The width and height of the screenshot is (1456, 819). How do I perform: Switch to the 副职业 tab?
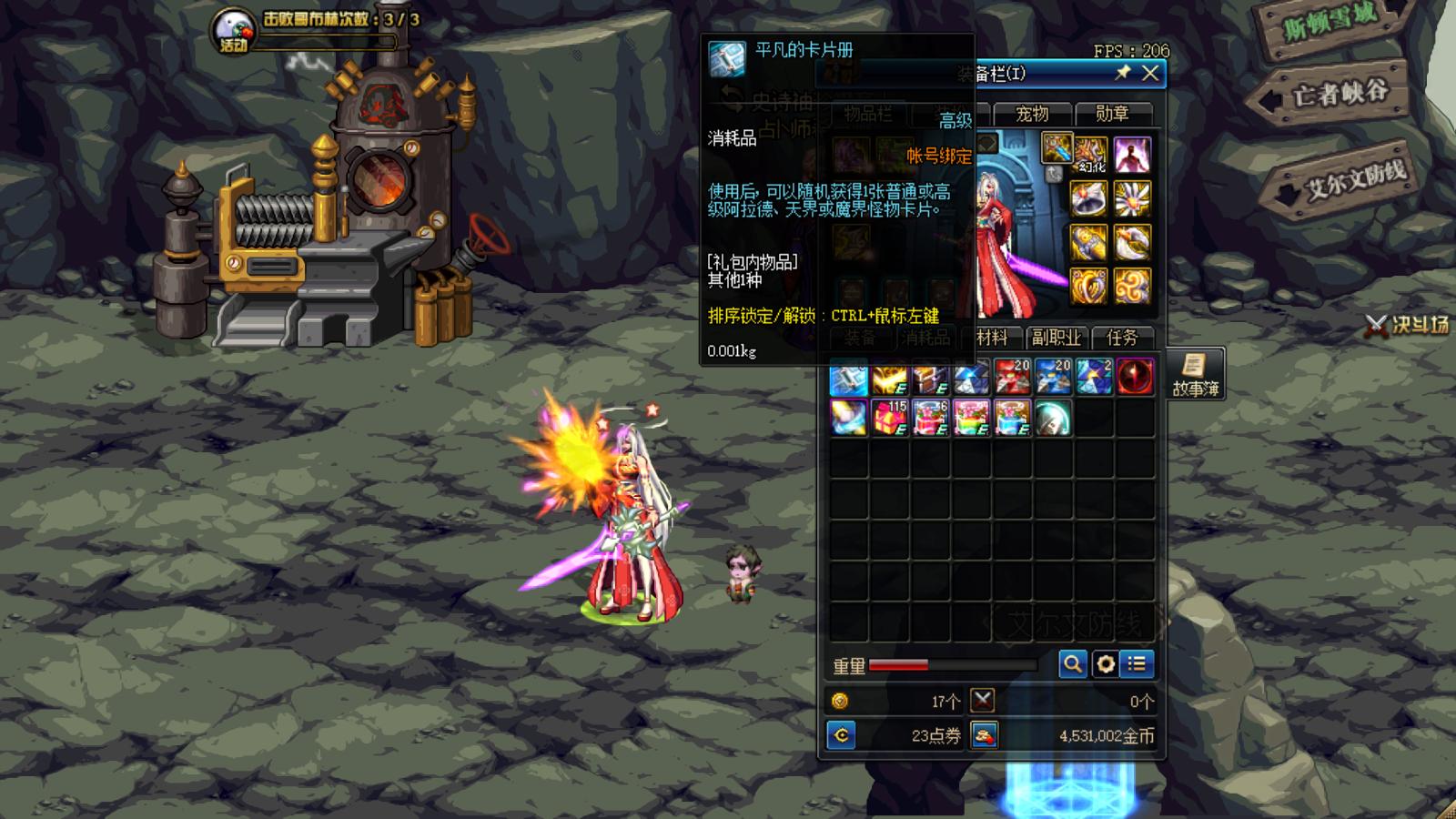pos(1056,338)
